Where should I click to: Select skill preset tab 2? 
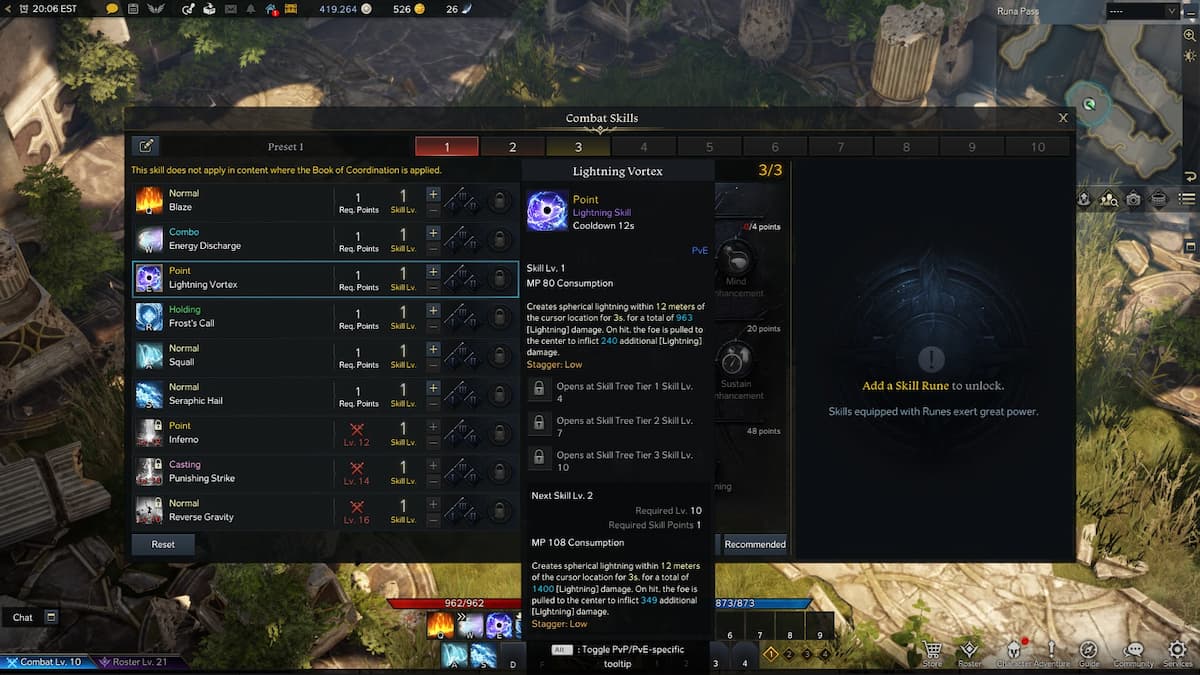point(512,147)
